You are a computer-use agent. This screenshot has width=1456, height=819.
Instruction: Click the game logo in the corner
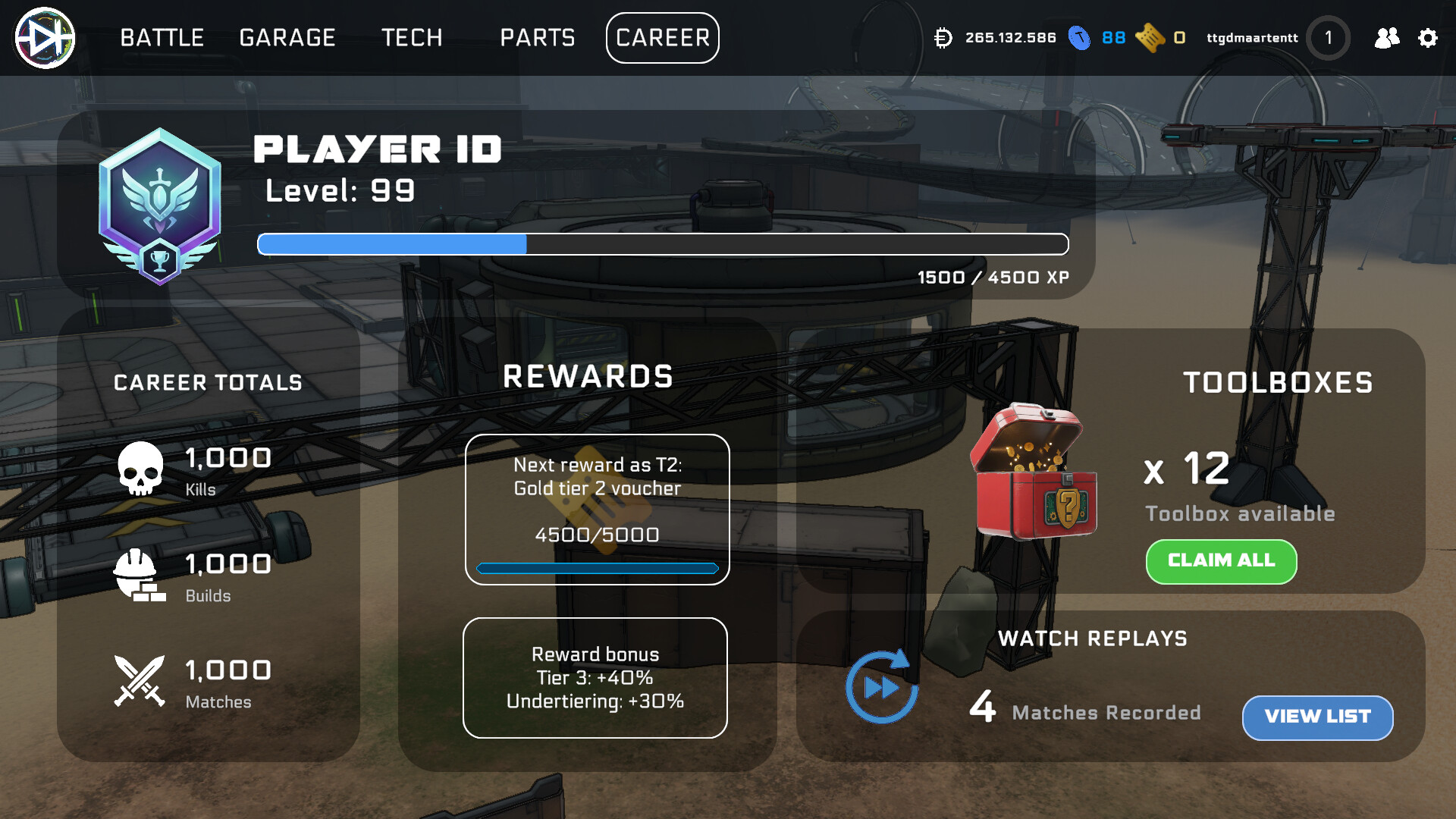coord(45,38)
